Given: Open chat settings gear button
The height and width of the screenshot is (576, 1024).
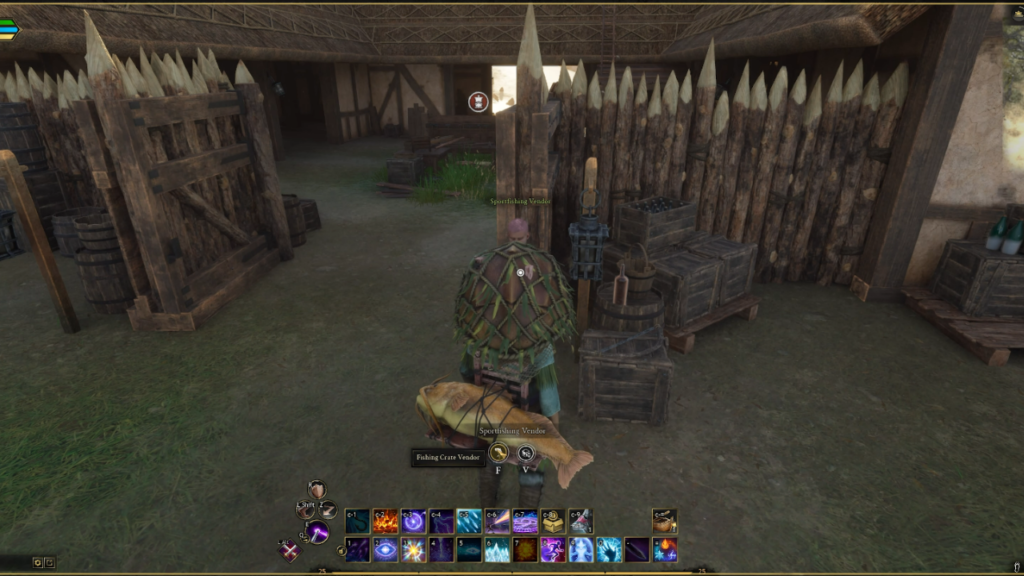Looking at the screenshot, I should [x=38, y=562].
